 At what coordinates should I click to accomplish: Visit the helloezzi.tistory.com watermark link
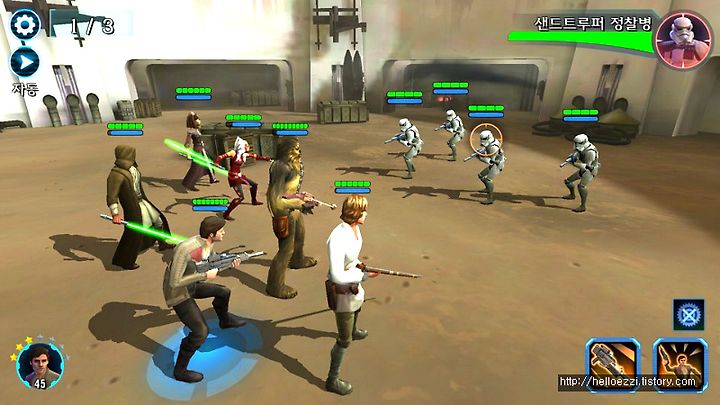[634, 380]
